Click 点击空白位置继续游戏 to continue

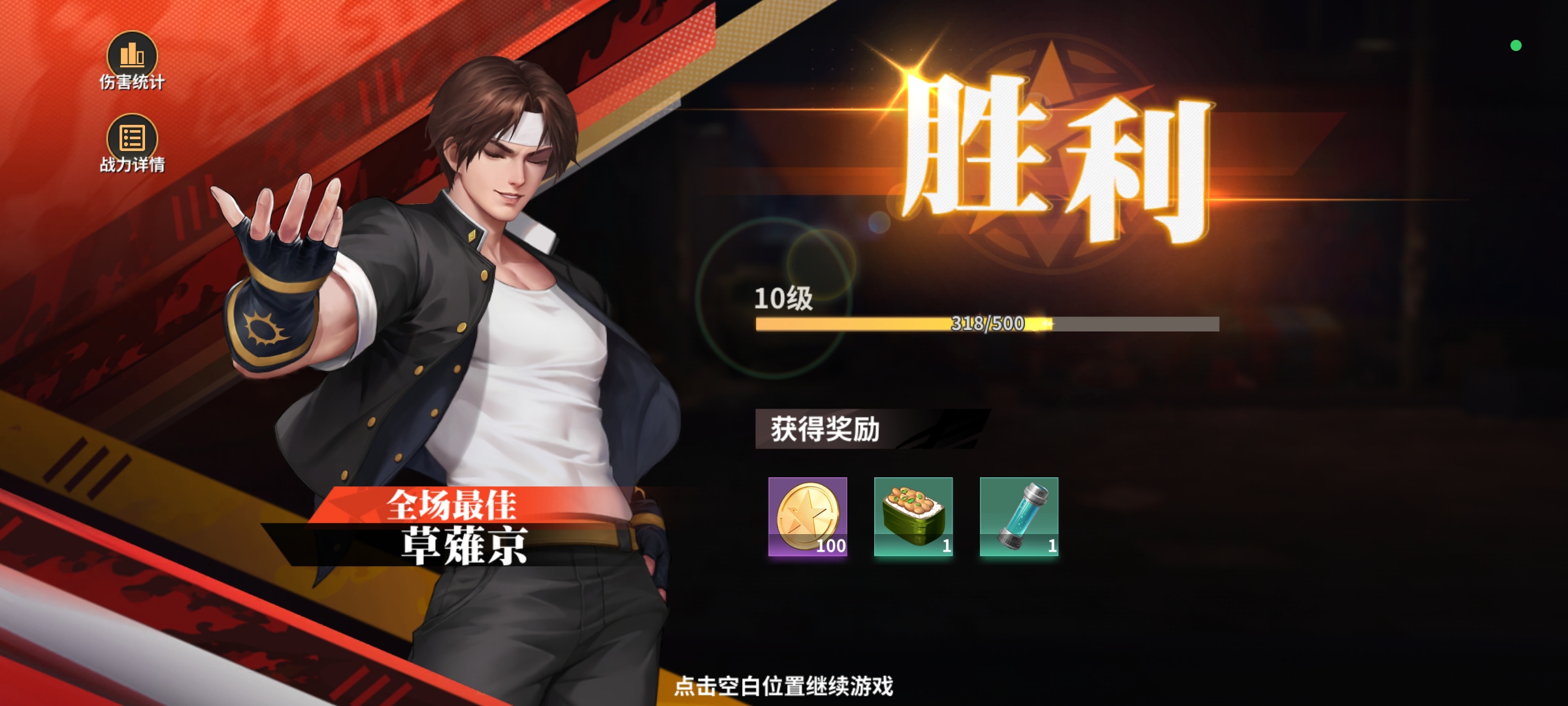point(783,686)
